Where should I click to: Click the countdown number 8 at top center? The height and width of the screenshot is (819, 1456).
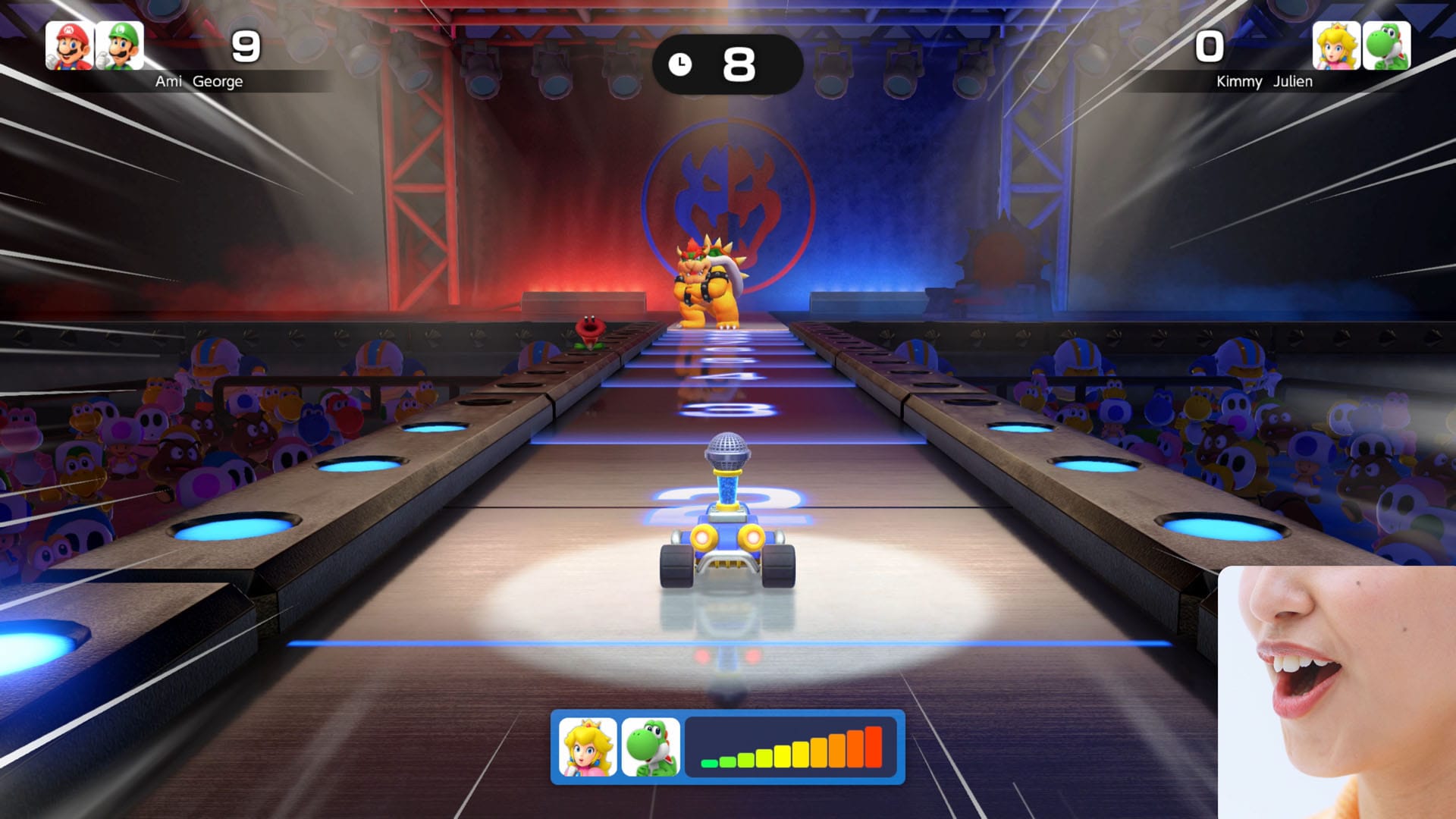coord(737,64)
